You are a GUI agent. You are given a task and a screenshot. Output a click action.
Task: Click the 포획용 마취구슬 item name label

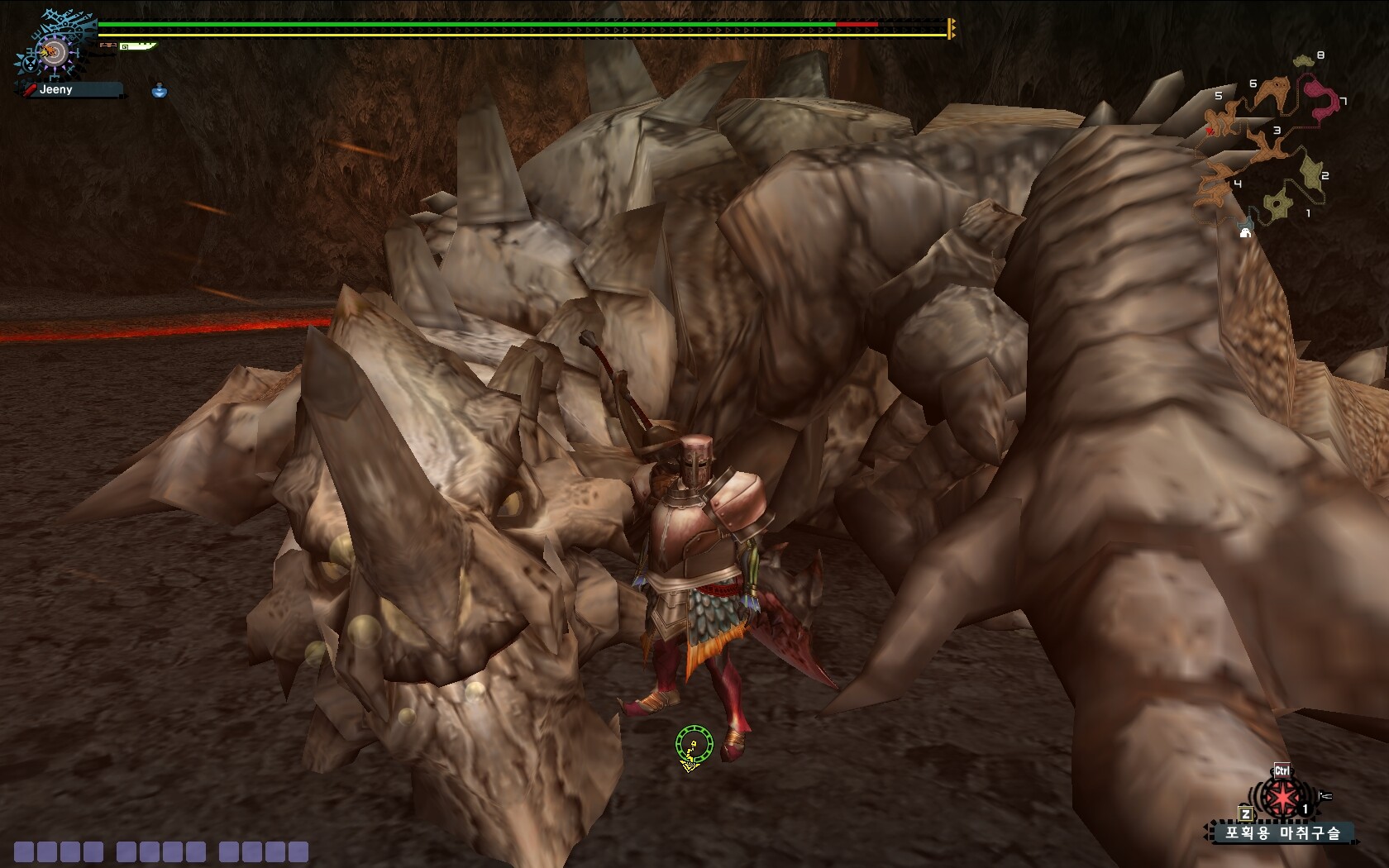pyautogui.click(x=1282, y=832)
